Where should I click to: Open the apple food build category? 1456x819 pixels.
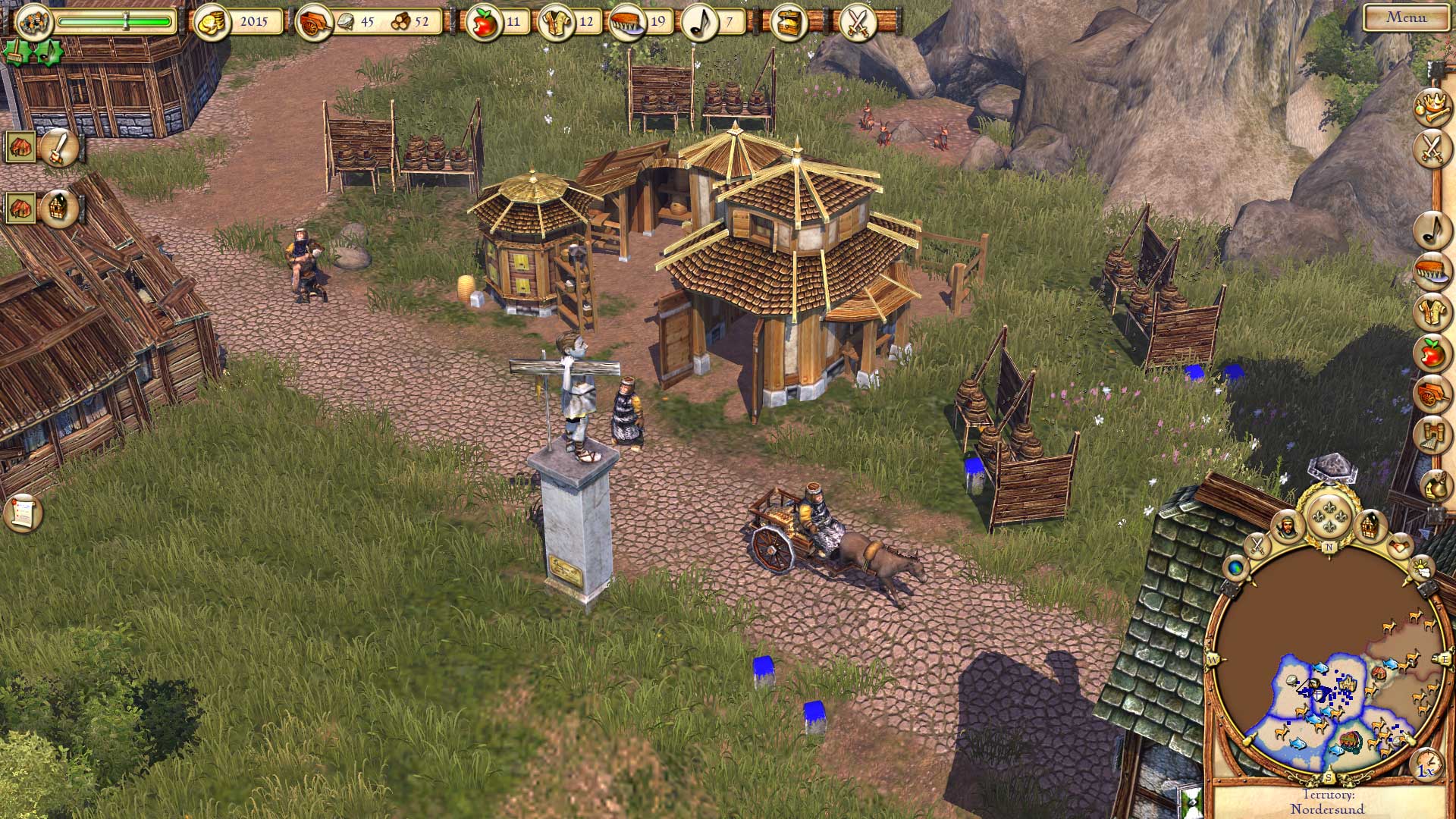pyautogui.click(x=1432, y=353)
